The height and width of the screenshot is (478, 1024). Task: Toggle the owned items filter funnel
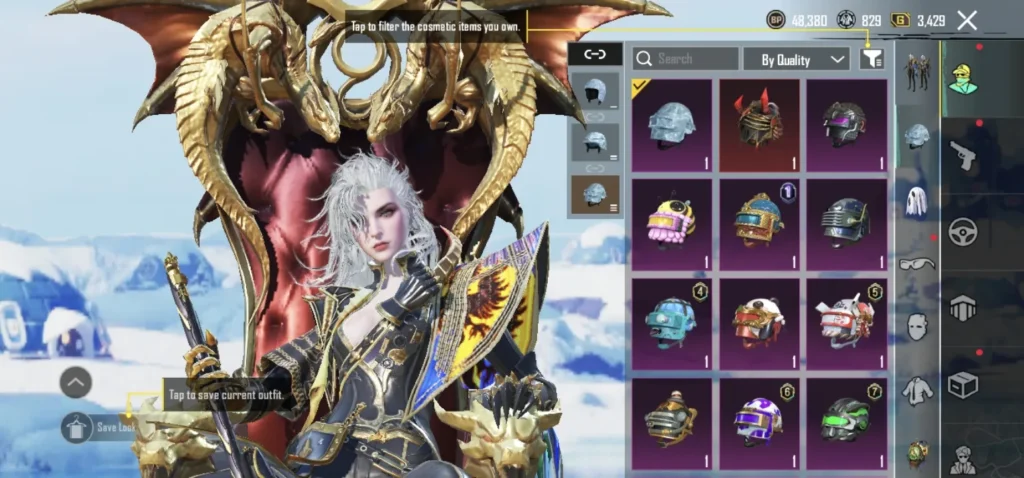pyautogui.click(x=872, y=59)
